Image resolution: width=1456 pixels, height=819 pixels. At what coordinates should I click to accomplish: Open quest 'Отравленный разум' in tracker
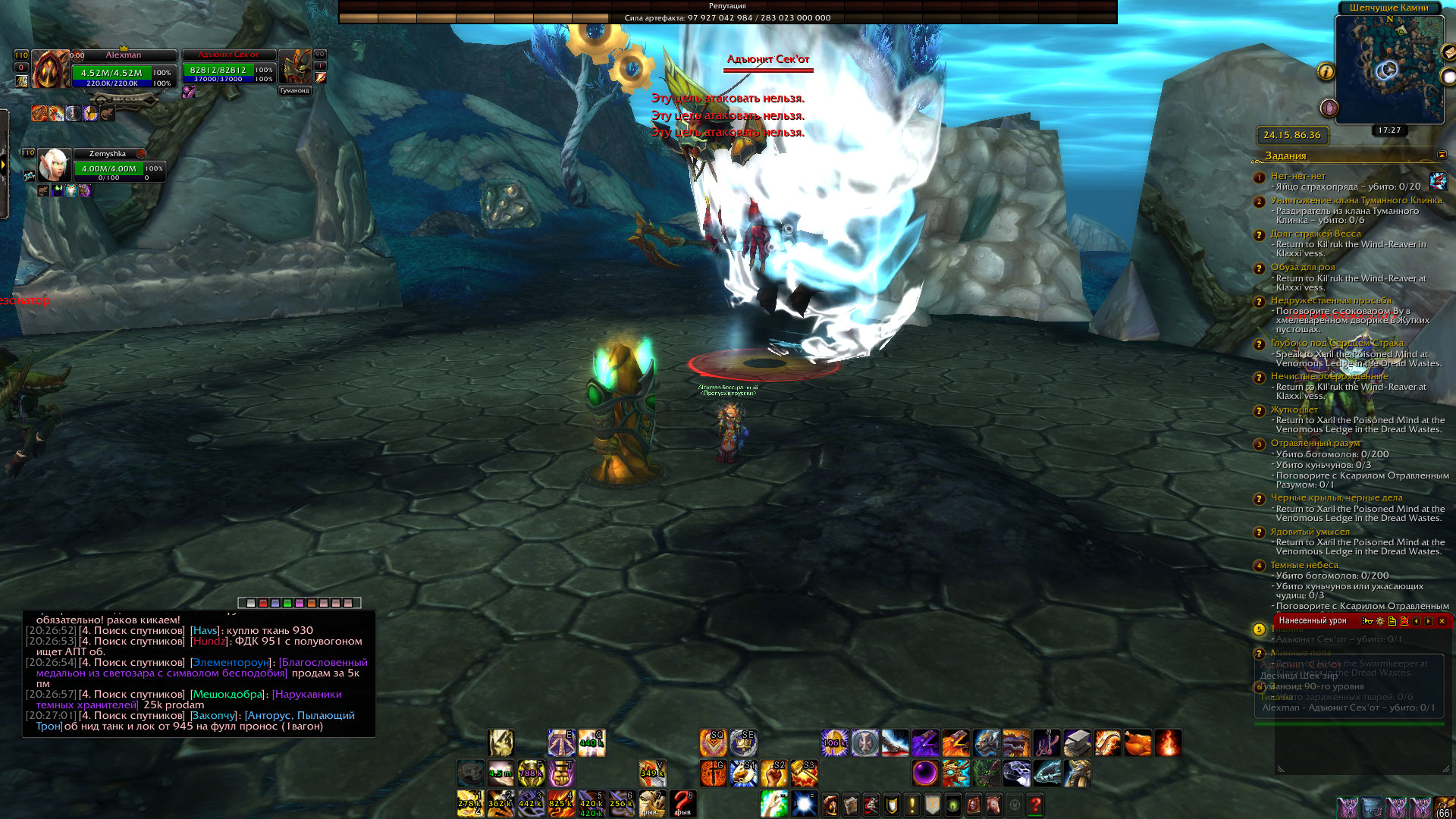[x=1315, y=443]
